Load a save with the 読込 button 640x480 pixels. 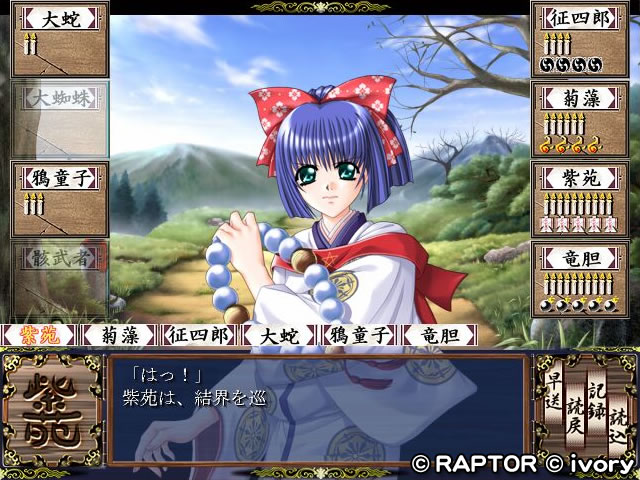[618, 421]
